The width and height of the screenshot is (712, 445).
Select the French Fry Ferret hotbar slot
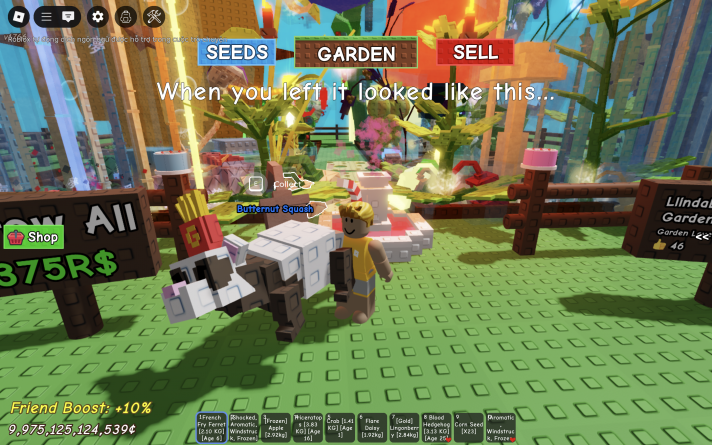(212, 427)
